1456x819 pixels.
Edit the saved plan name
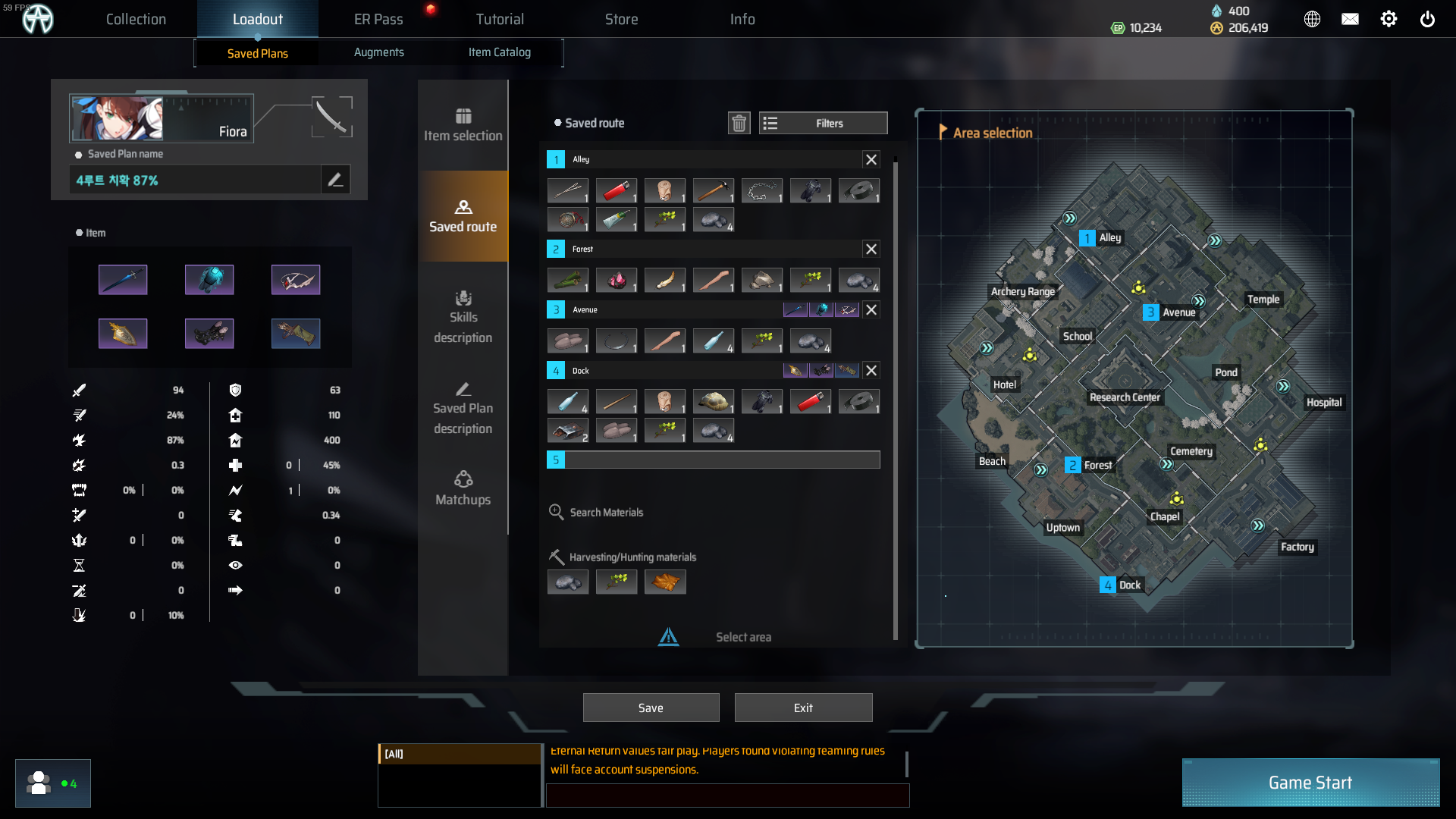click(x=335, y=180)
